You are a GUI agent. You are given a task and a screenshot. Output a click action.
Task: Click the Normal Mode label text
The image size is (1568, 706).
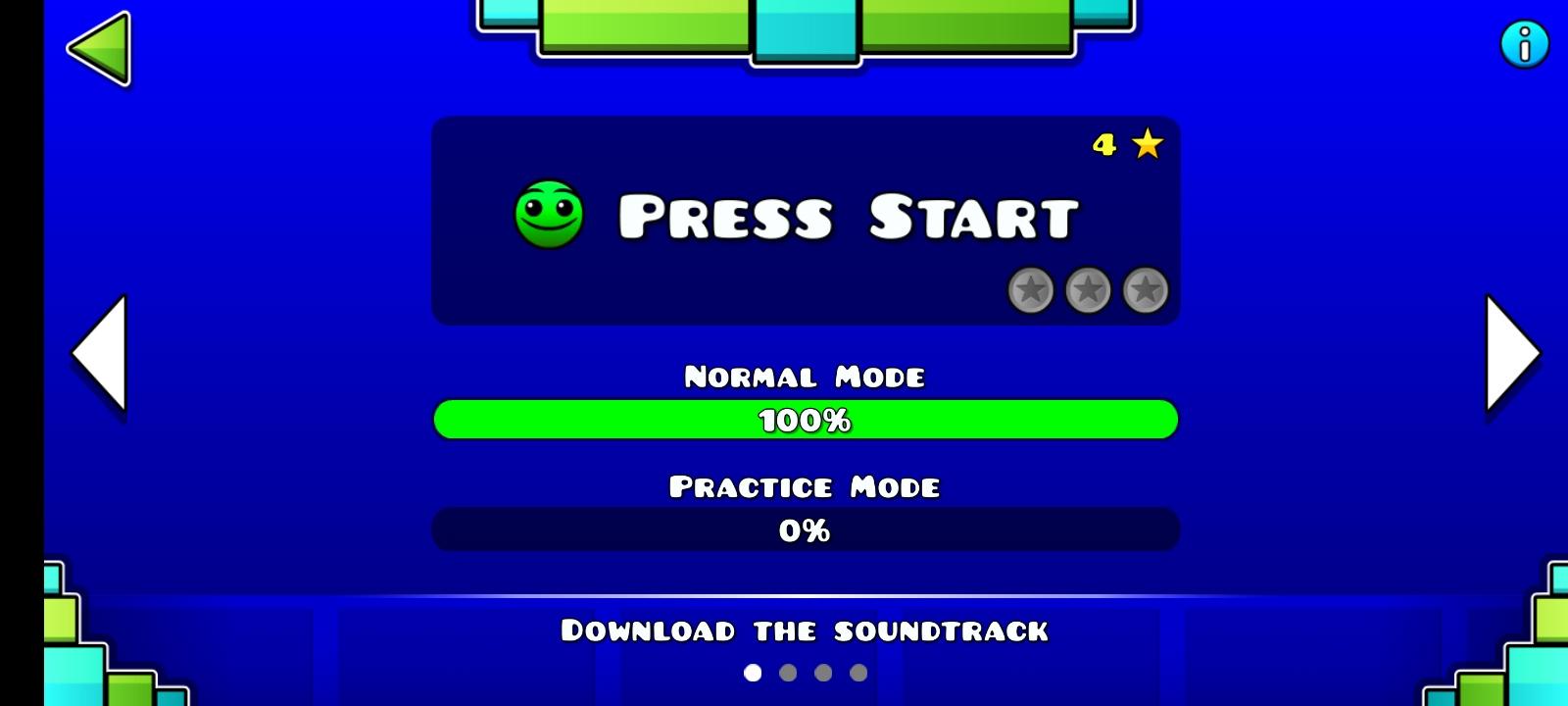coord(804,376)
